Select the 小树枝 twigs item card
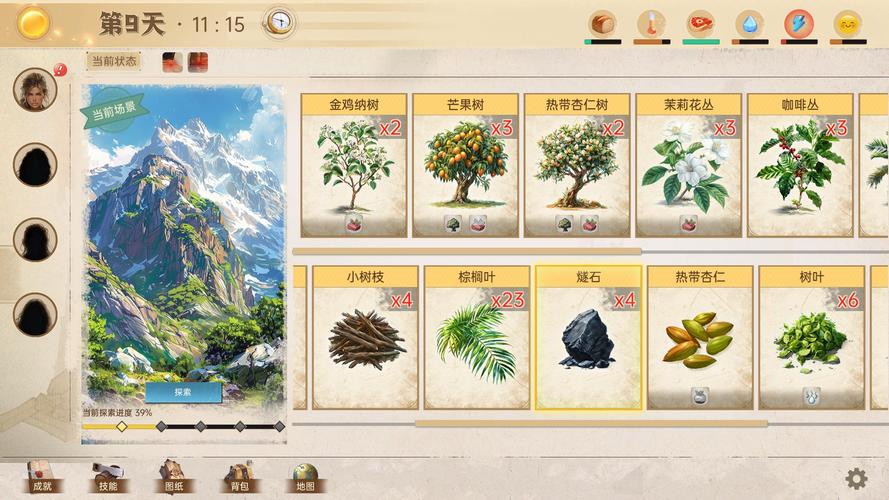Screen dimensions: 889x500 365,338
